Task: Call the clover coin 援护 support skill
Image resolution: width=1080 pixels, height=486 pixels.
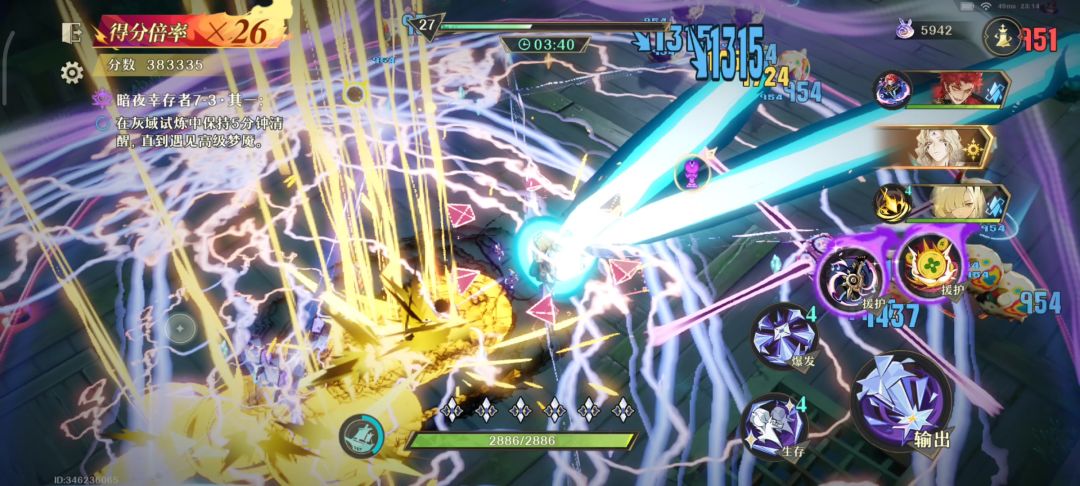Action: [x=929, y=266]
